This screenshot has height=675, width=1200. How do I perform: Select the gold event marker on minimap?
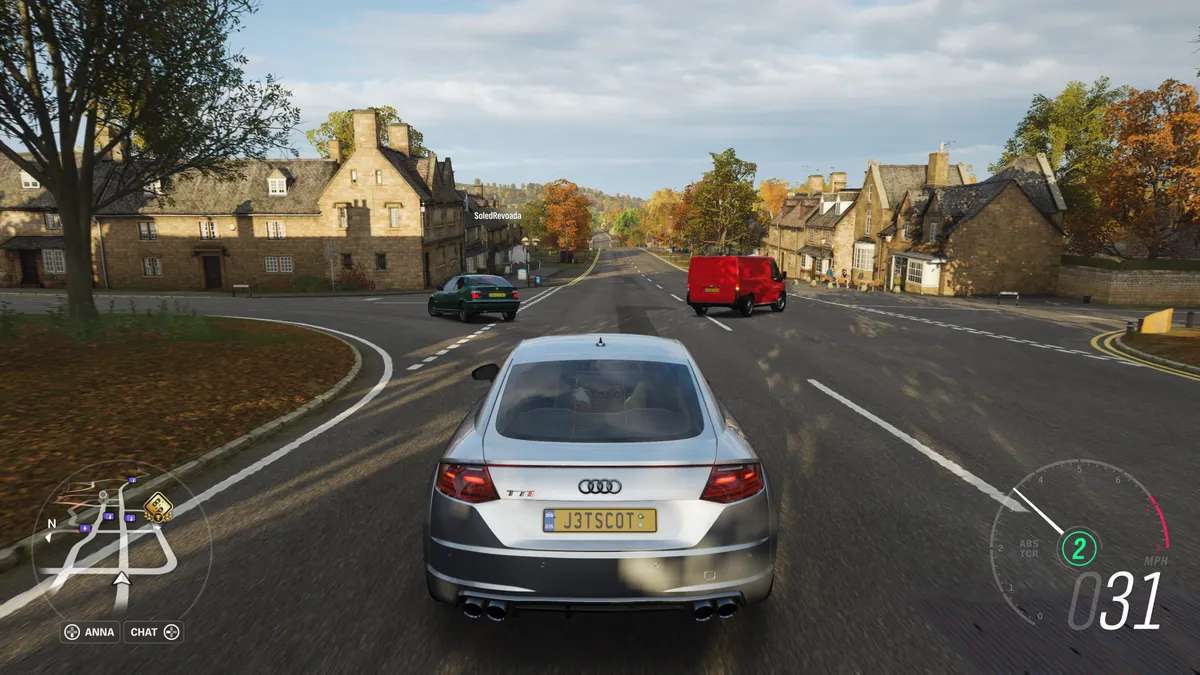click(157, 507)
